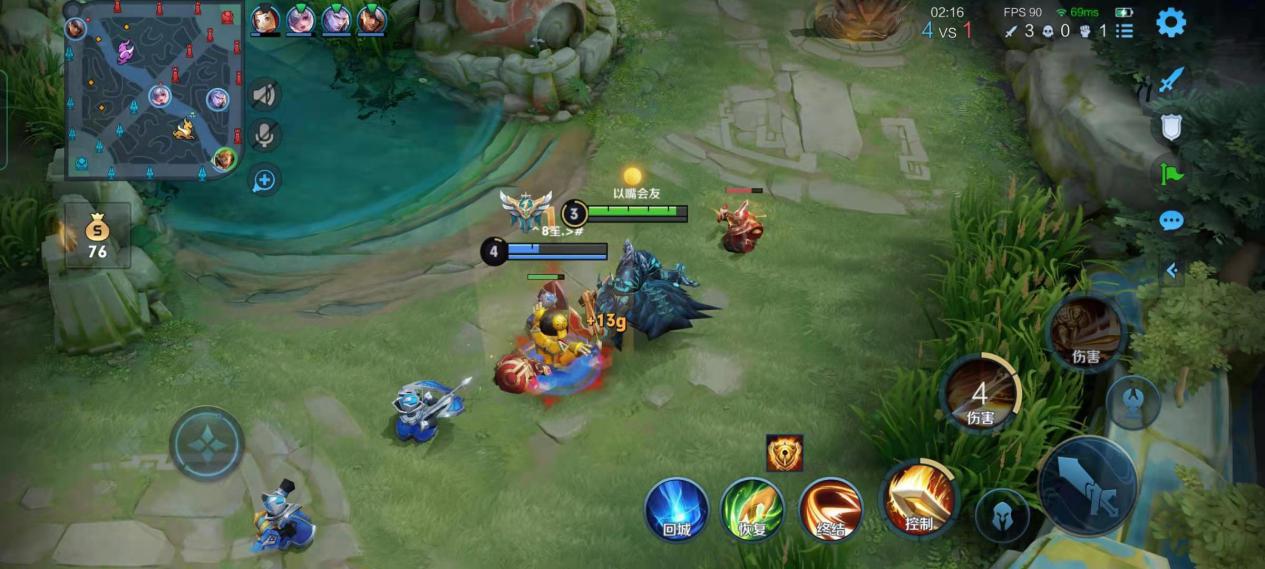Screen dimensions: 1265x569
Task: Toggle the microphone button
Action: [264, 136]
